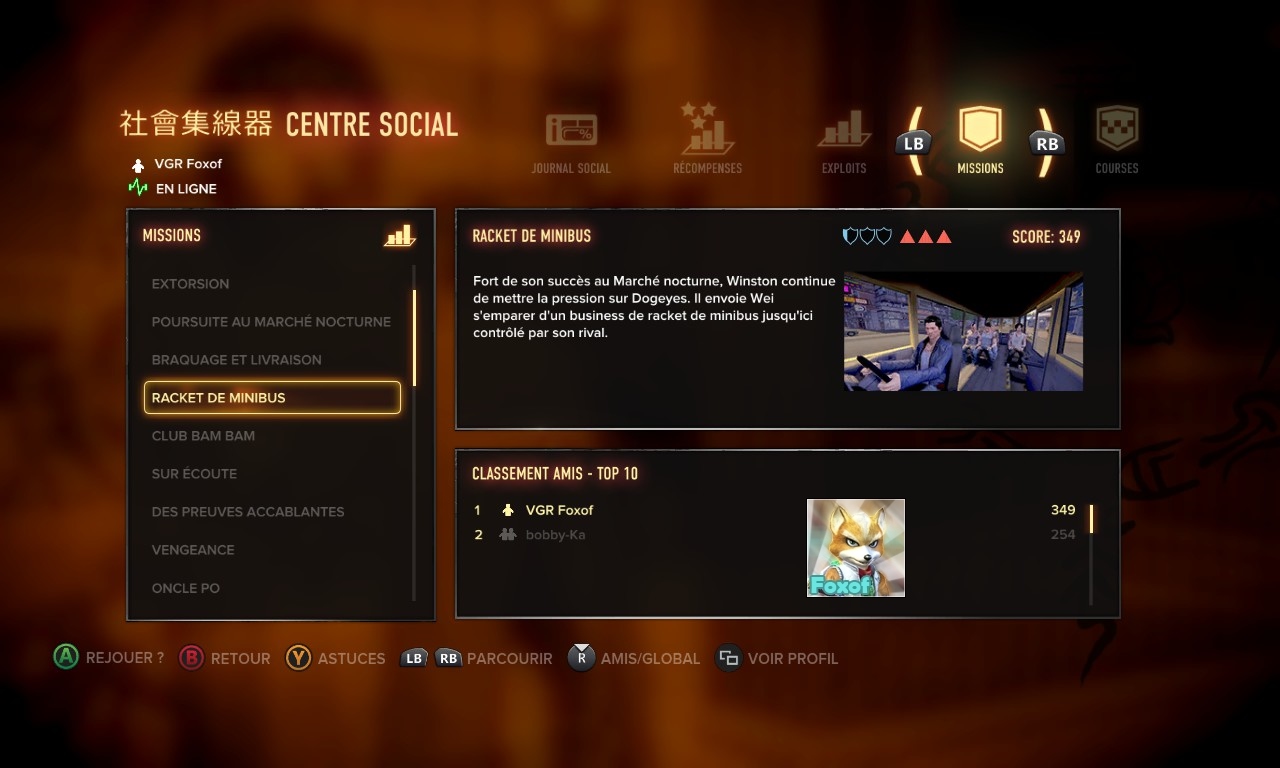Select the Missions tab
Screen dimensions: 1280x768
[x=980, y=141]
